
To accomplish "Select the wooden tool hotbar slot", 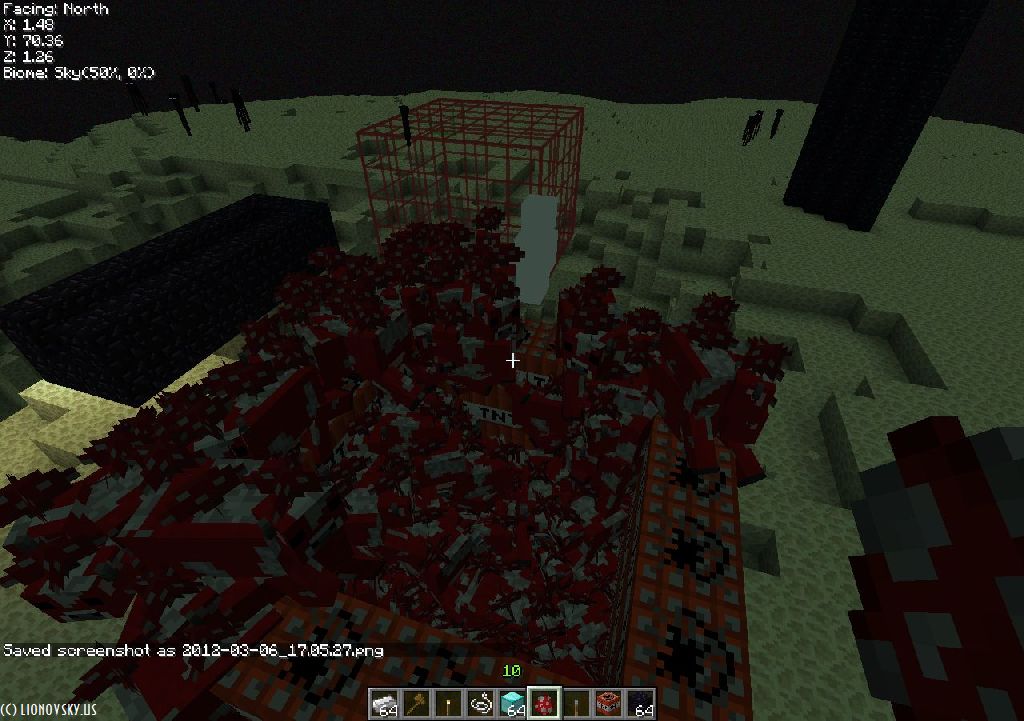I will (x=416, y=704).
